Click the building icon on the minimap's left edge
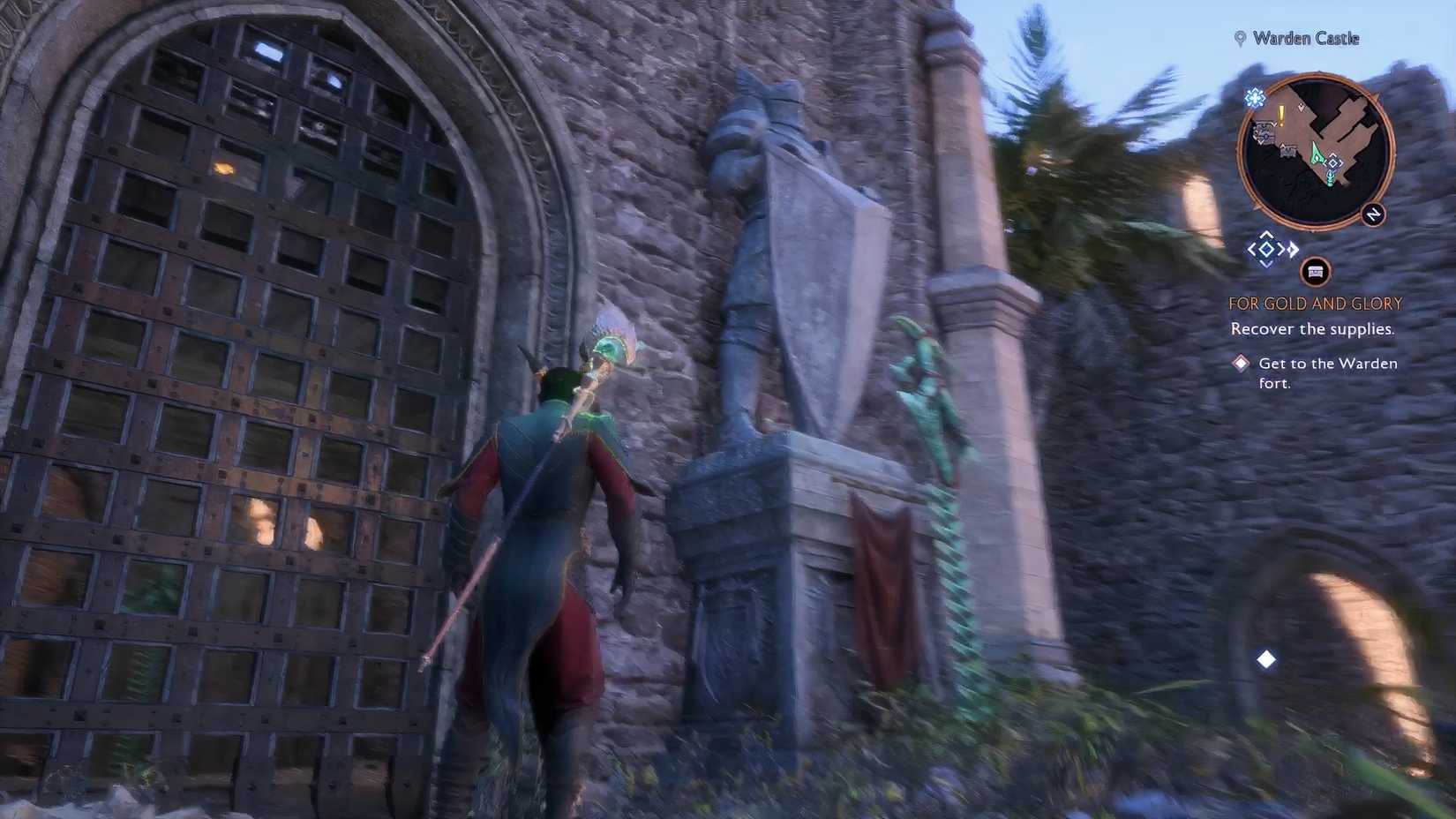This screenshot has width=1456, height=819. pos(1264,131)
